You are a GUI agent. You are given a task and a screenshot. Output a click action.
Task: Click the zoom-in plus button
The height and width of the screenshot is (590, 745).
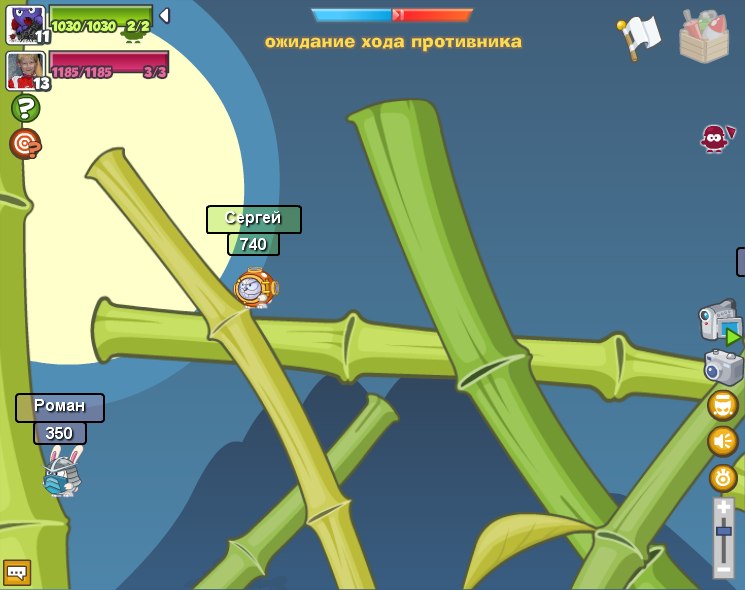(x=723, y=508)
